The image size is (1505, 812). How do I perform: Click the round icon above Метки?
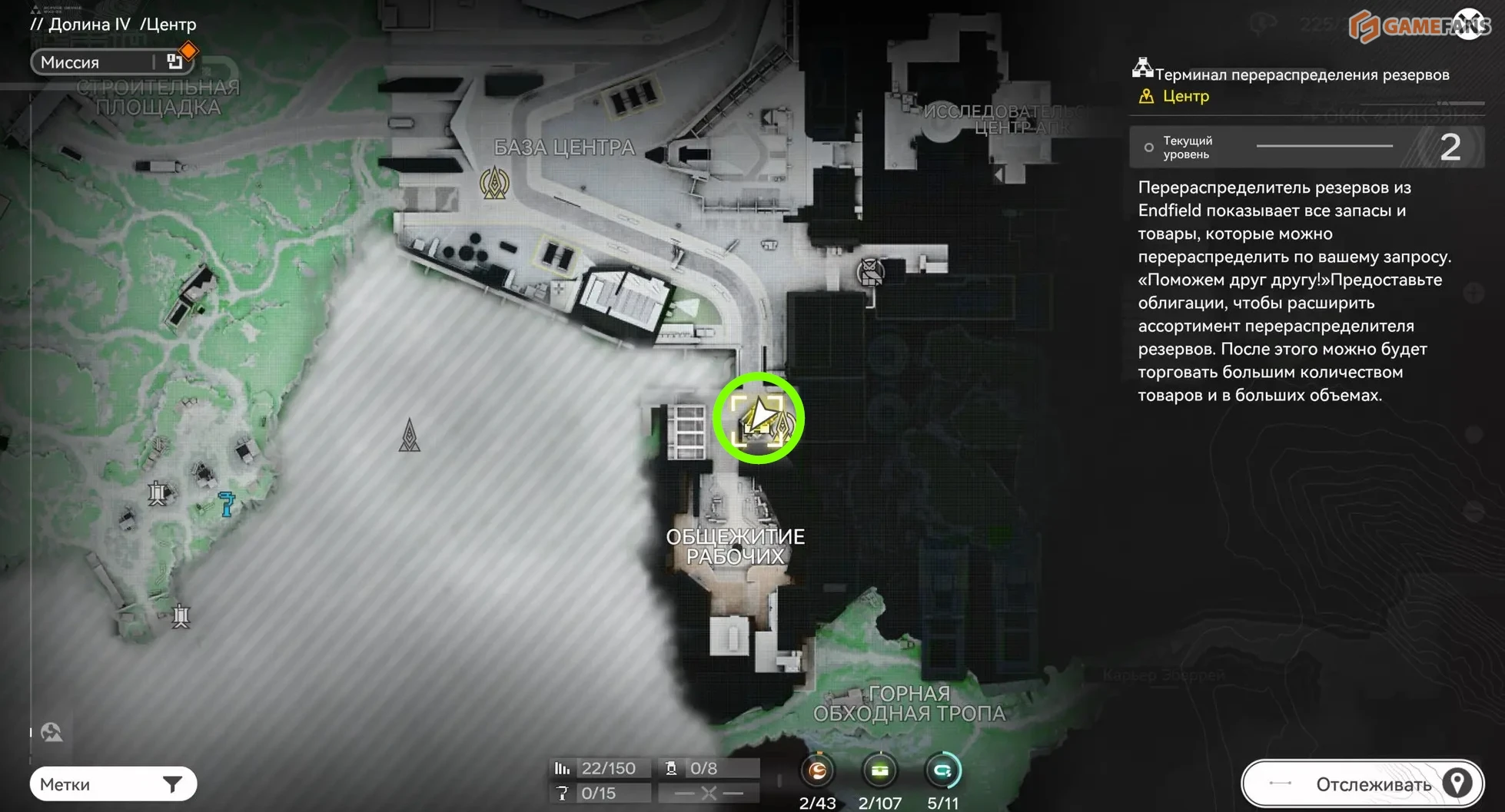51,732
